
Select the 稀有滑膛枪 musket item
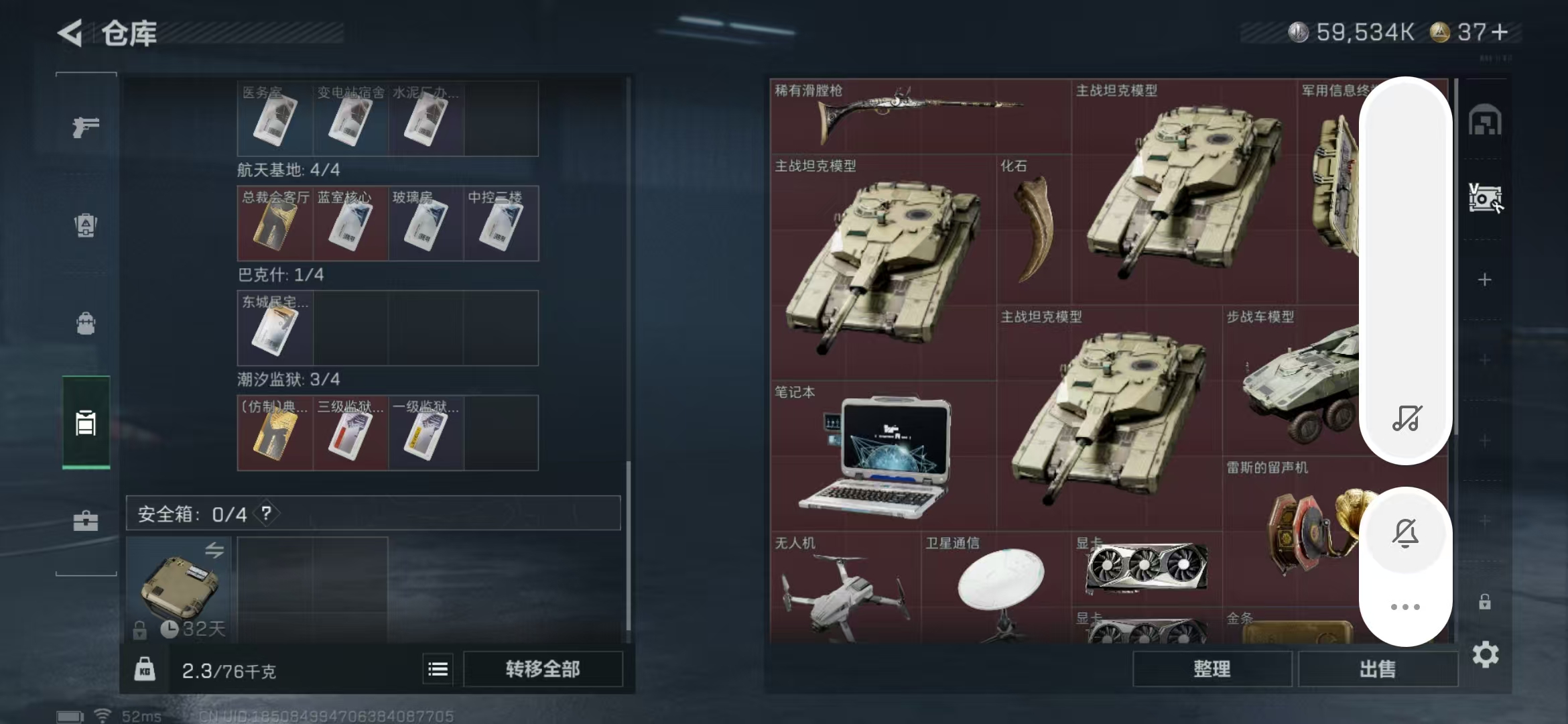tap(918, 115)
